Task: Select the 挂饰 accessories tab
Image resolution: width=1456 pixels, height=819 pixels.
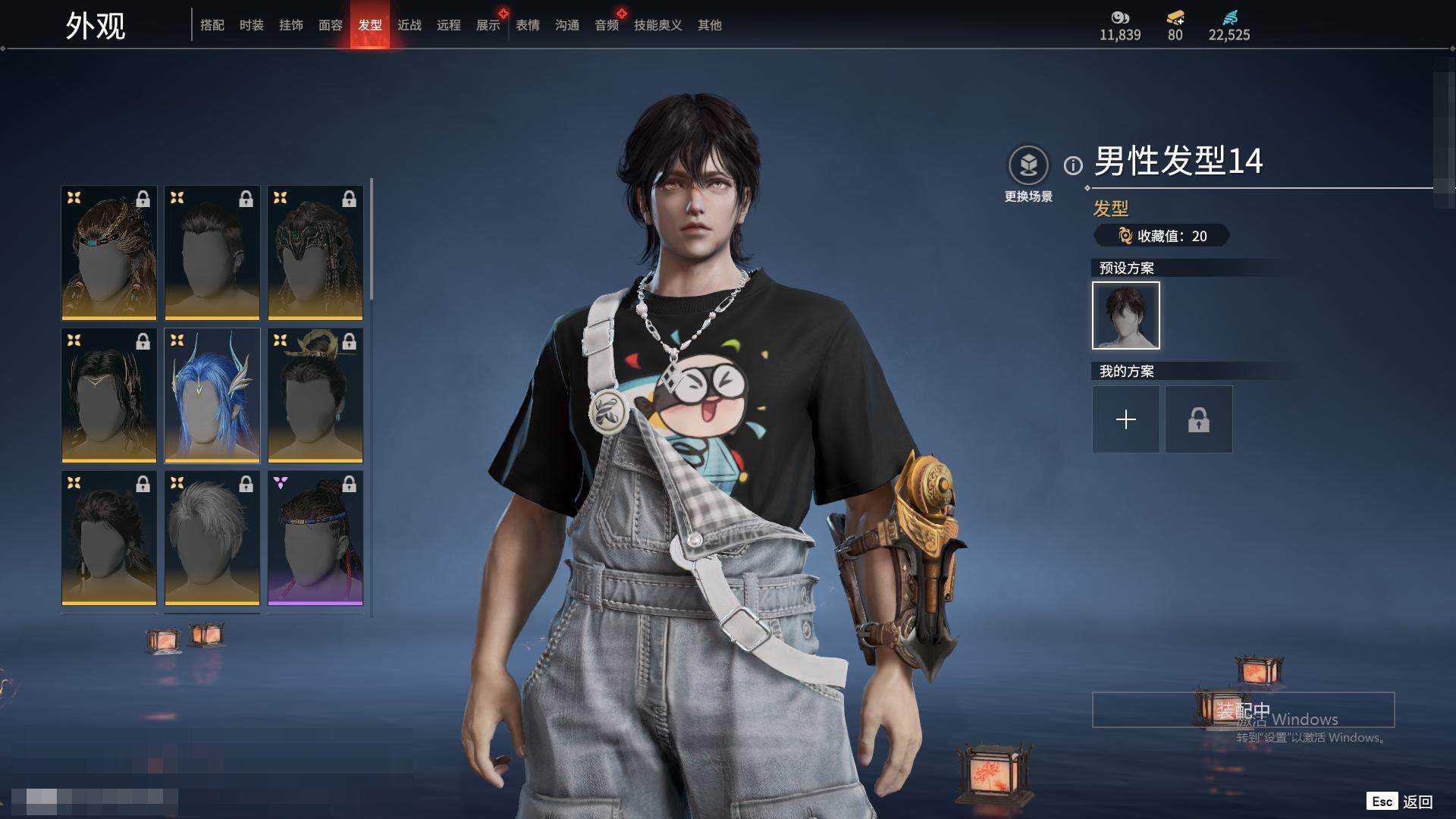Action: (x=291, y=25)
